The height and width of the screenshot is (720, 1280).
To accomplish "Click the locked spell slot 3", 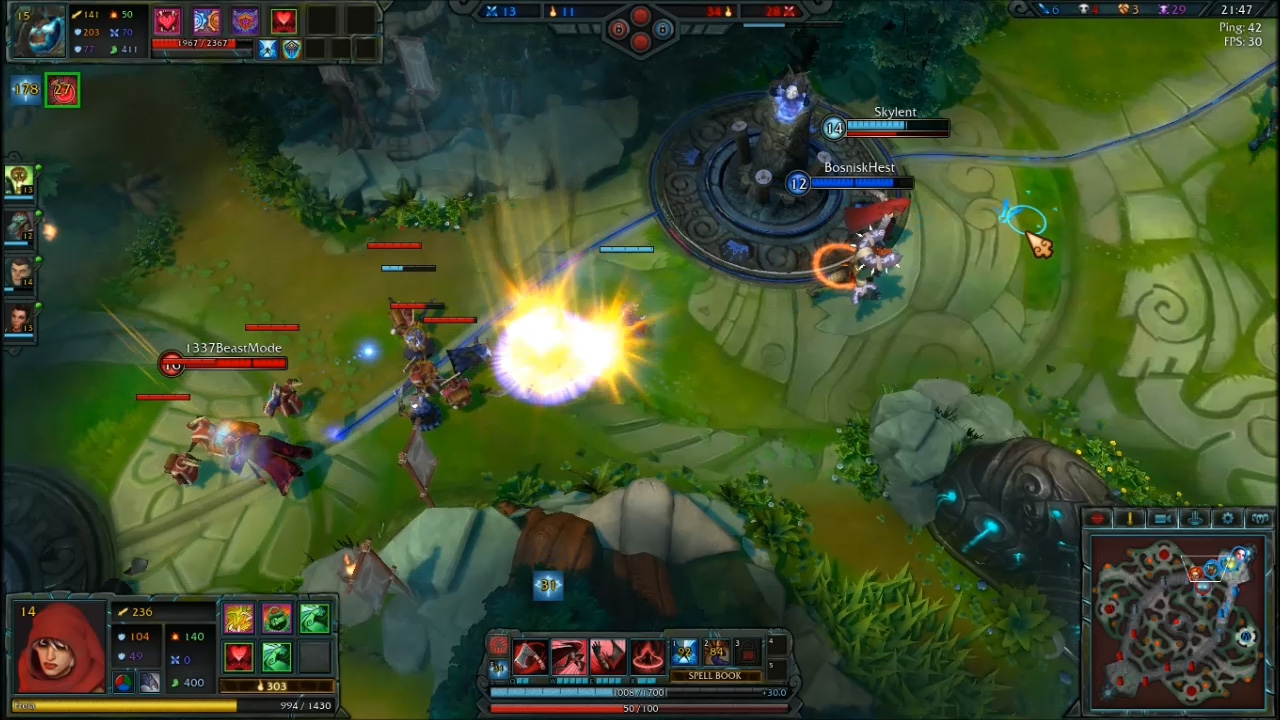I will pyautogui.click(x=747, y=653).
